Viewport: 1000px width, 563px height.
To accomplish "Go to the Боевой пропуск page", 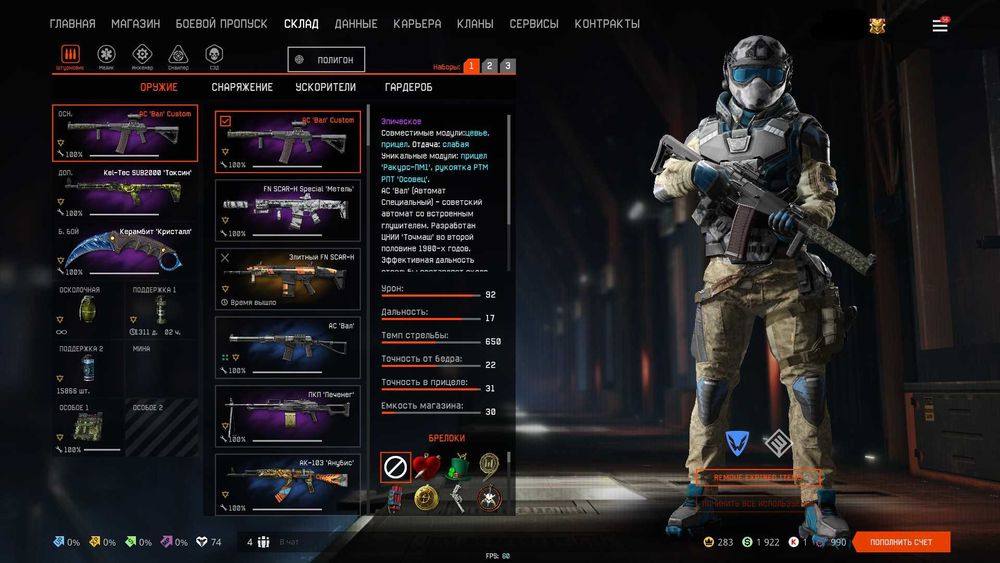I will pos(221,23).
